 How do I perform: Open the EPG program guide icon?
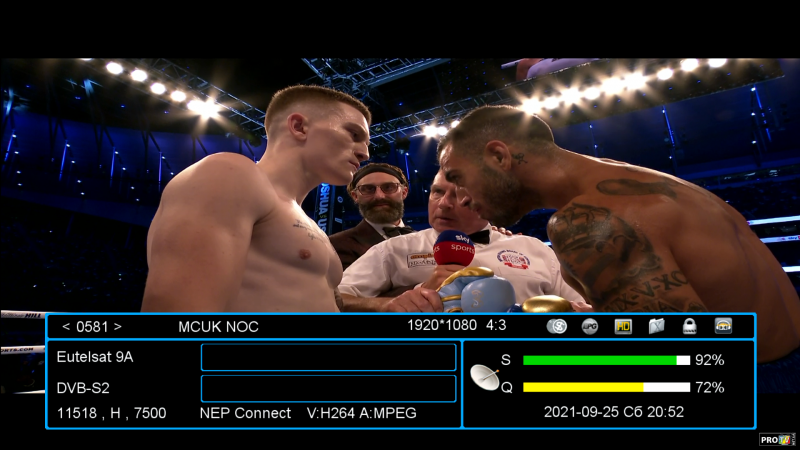(x=590, y=326)
